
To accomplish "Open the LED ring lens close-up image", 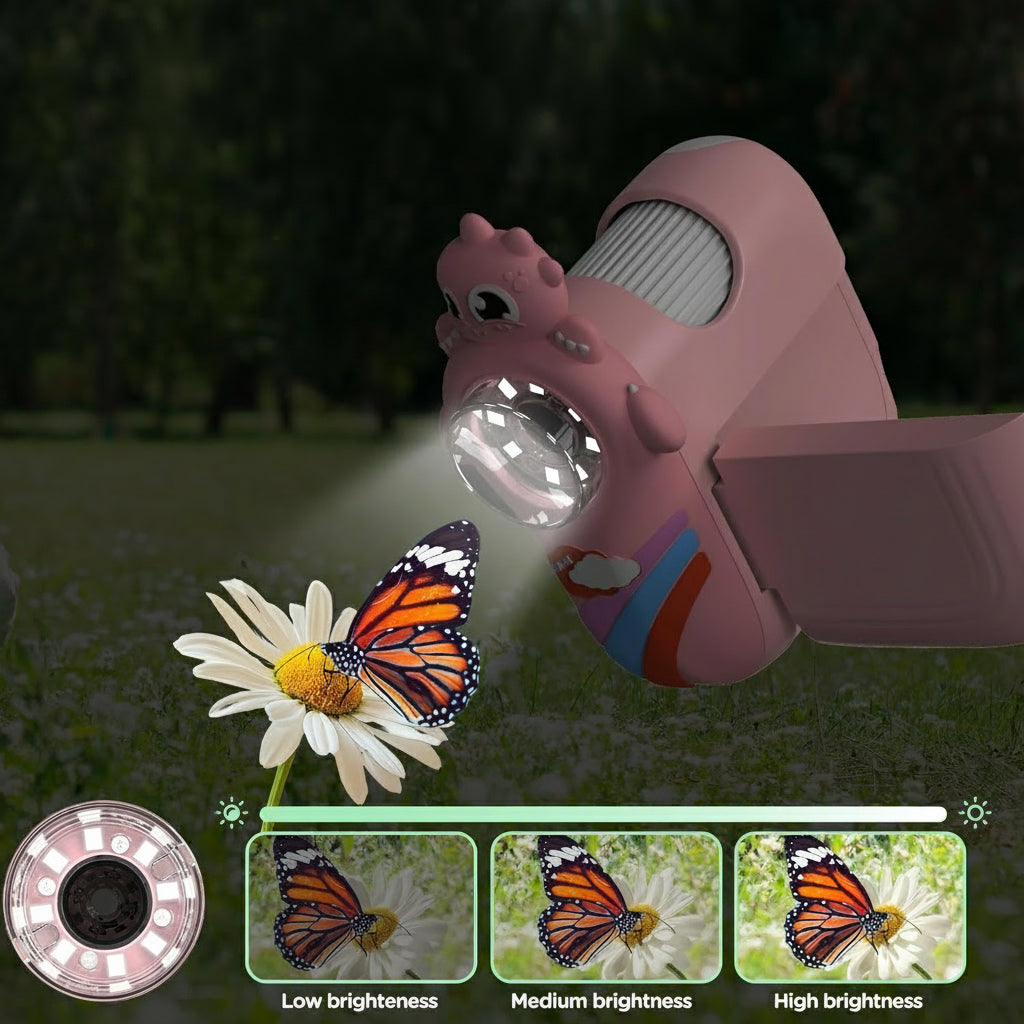I will (104, 900).
